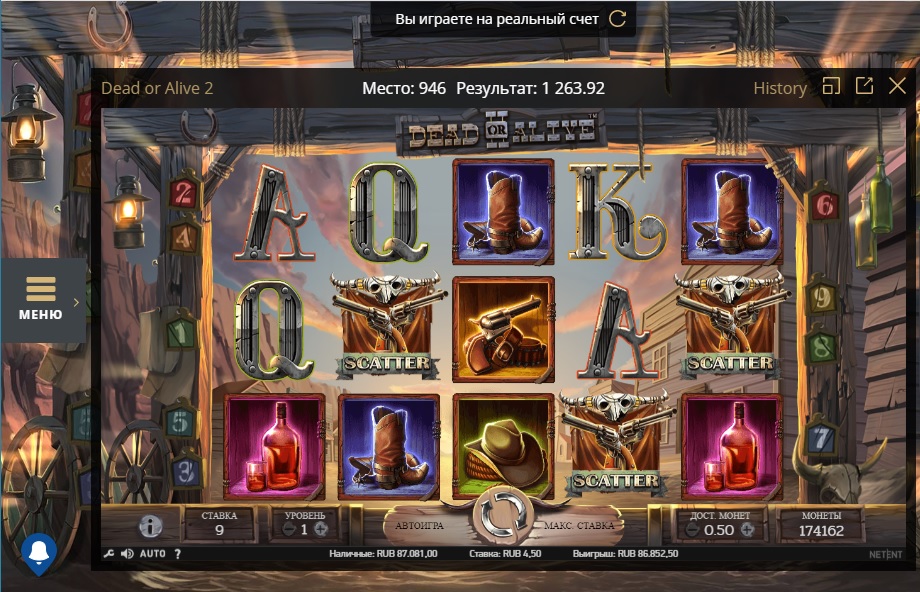Screen dimensions: 920x592
Task: Raise the coin value with the plus button
Action: (747, 529)
